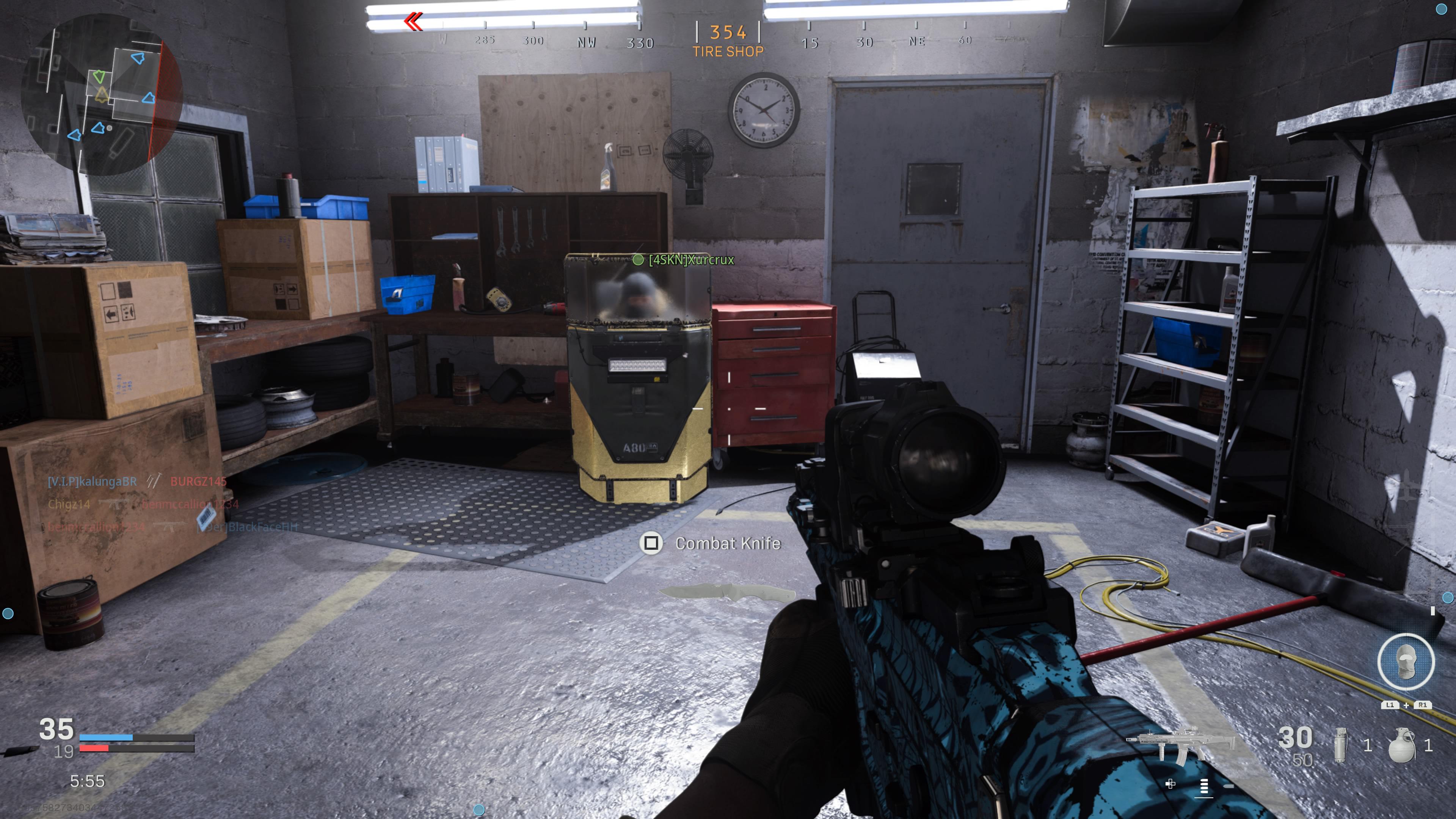Screen dimensions: 1456x819
Task: Click the circular minimap
Action: [x=102, y=93]
